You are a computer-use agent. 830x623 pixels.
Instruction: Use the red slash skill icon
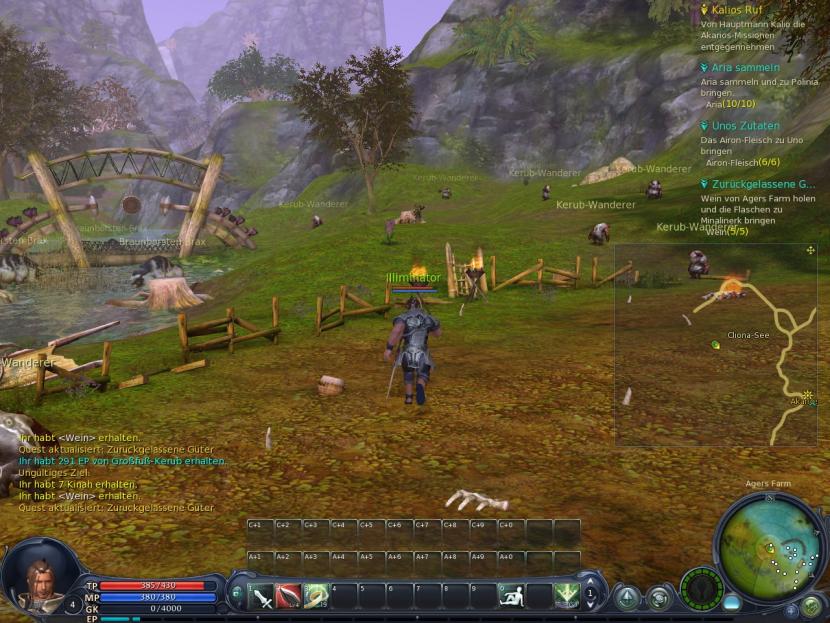(289, 597)
